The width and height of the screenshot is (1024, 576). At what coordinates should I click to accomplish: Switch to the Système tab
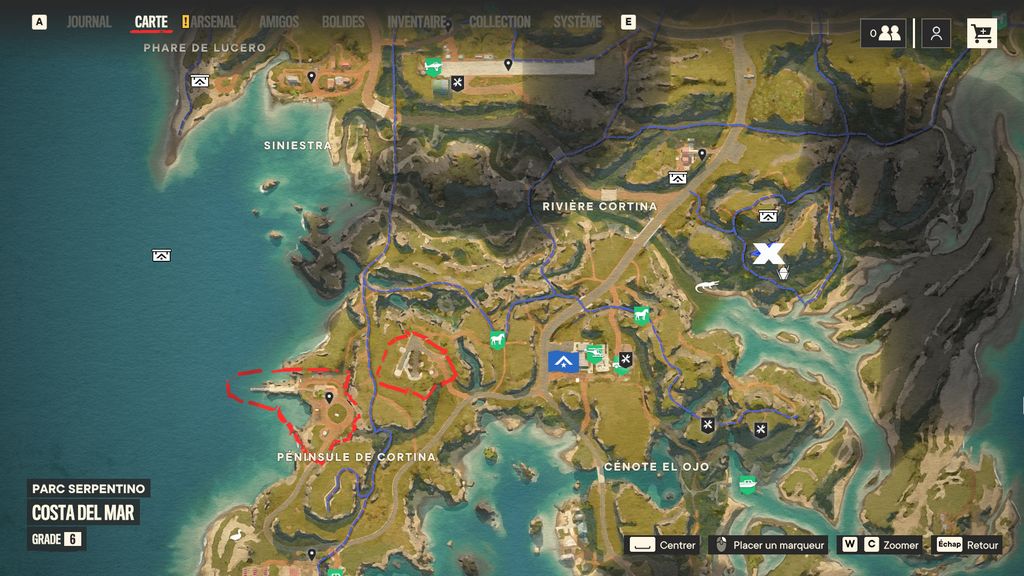577,22
